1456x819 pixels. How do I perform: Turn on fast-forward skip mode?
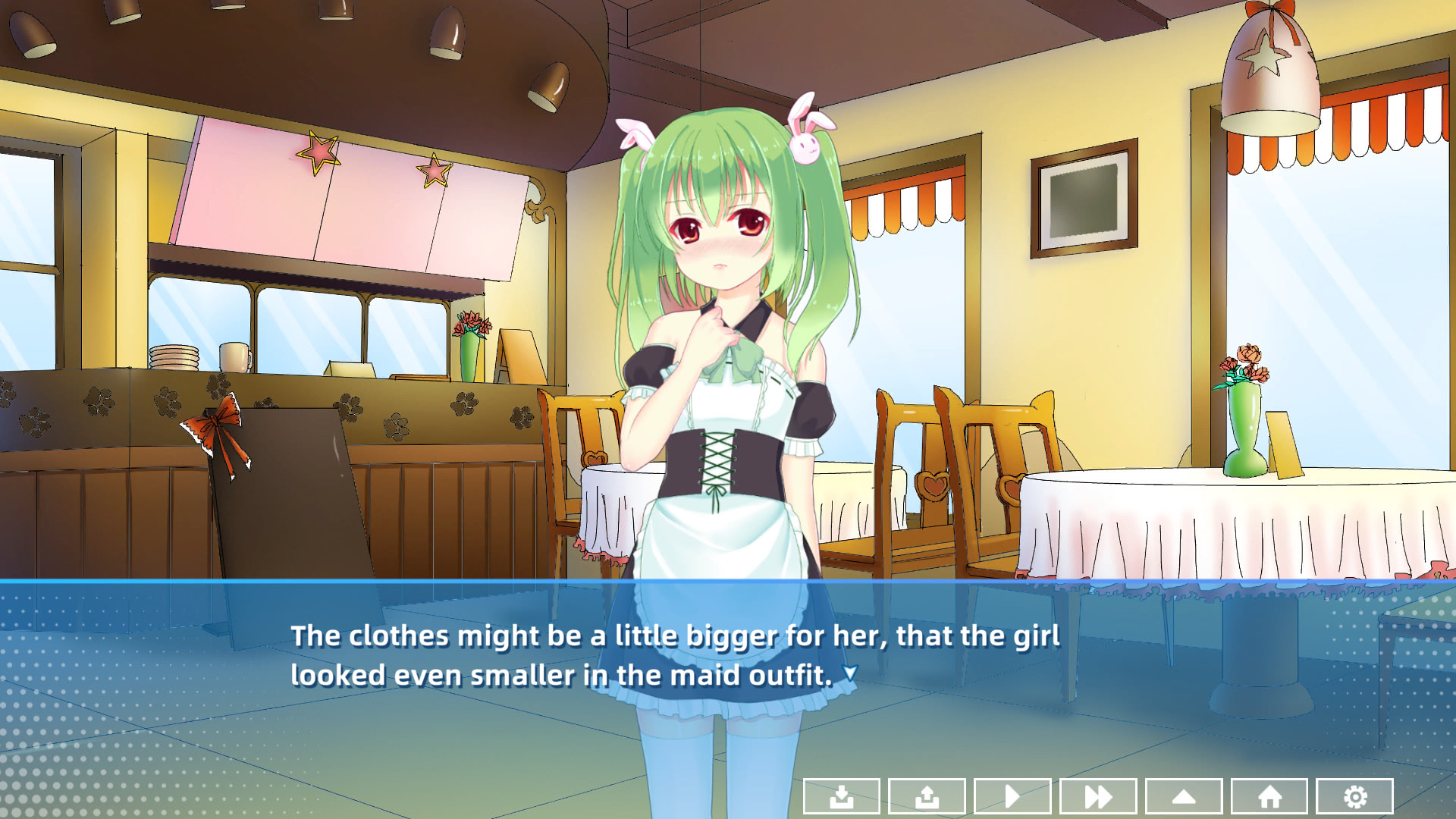click(x=1097, y=796)
